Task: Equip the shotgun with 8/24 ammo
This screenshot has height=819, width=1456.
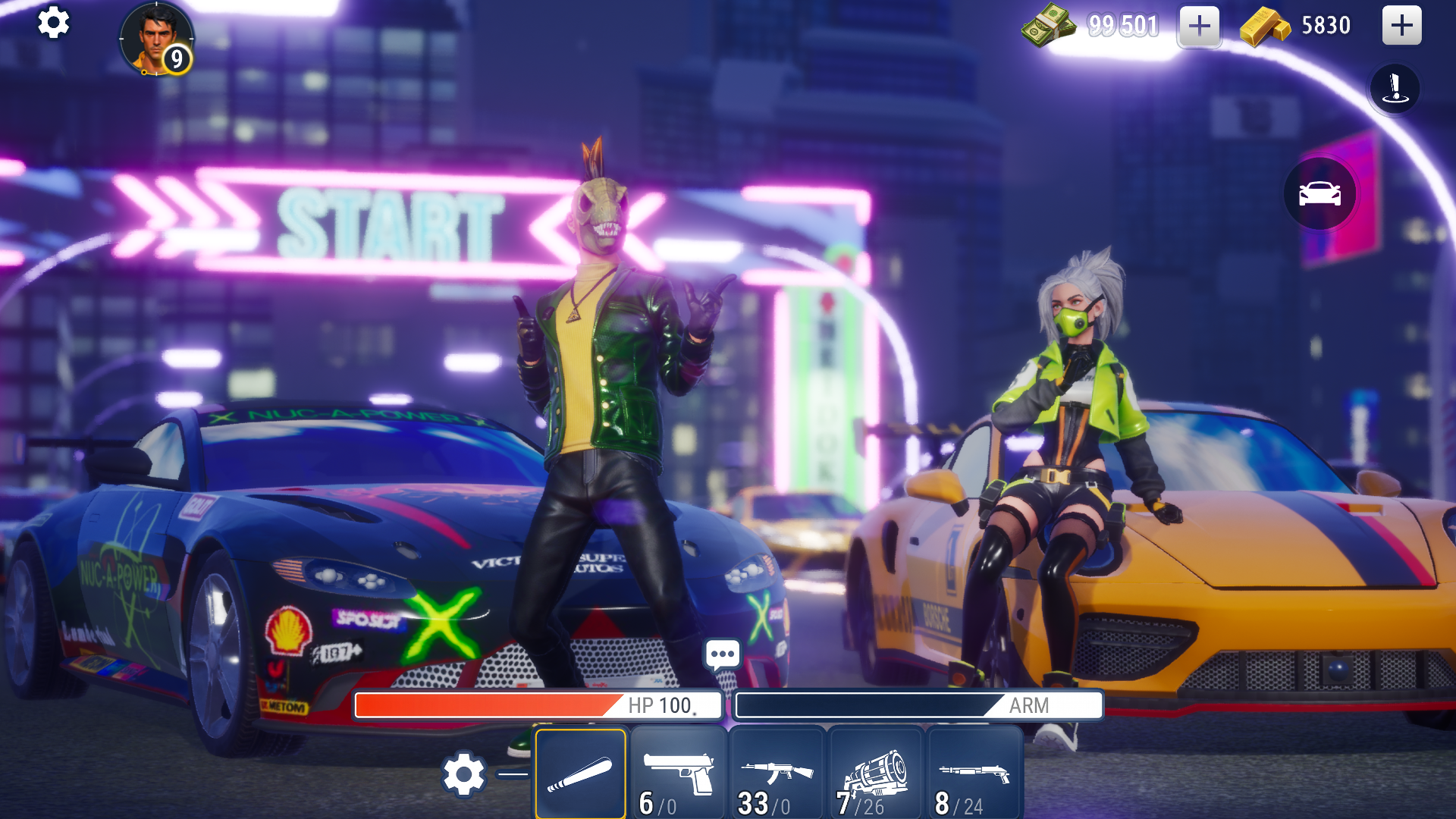Action: tap(972, 772)
